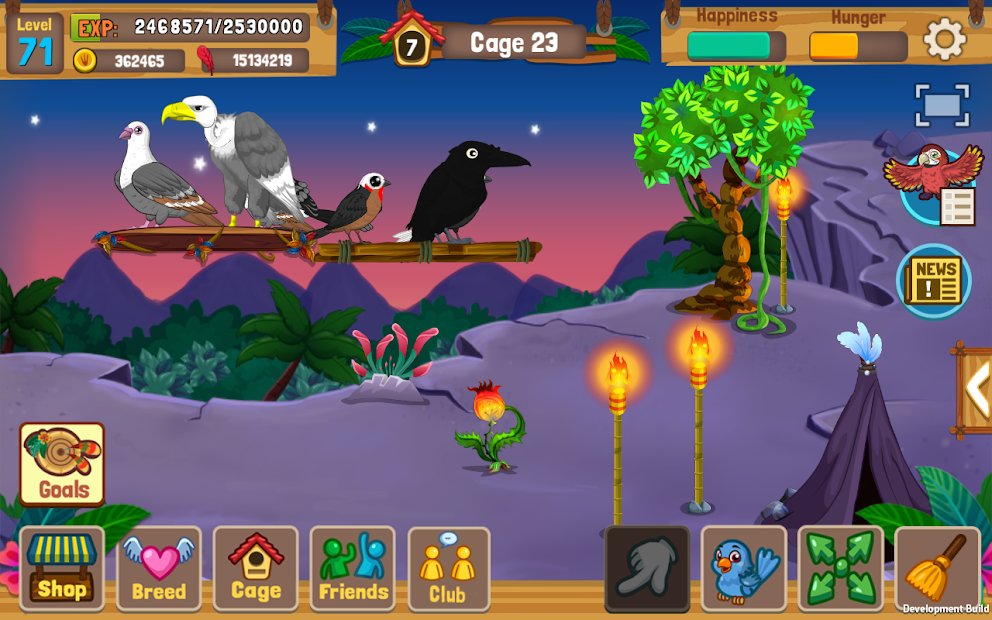Open the Goals panel
Viewport: 992px width, 620px height.
(x=63, y=465)
